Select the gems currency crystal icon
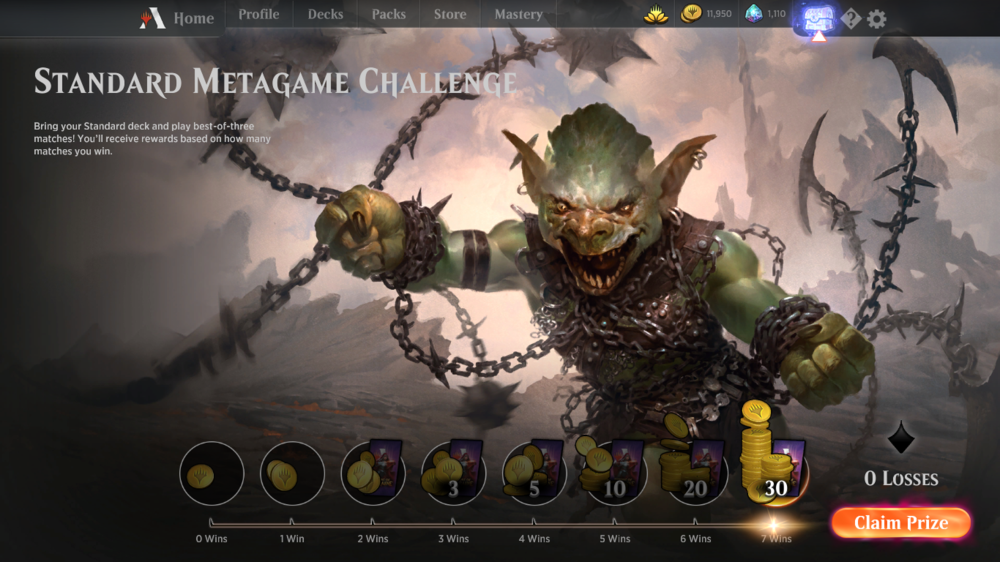 point(754,14)
